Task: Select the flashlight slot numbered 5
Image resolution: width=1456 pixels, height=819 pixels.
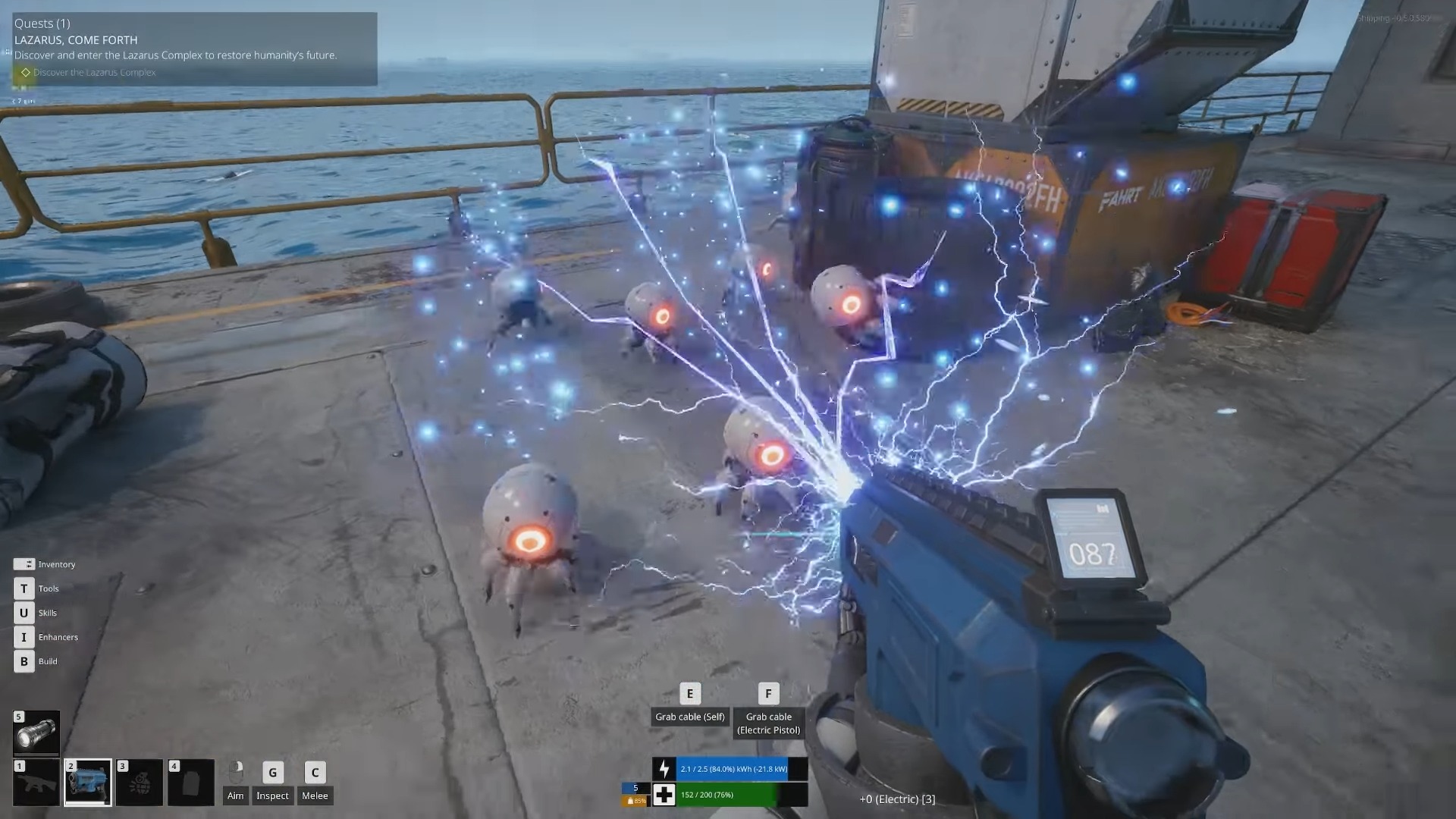Action: tap(36, 733)
